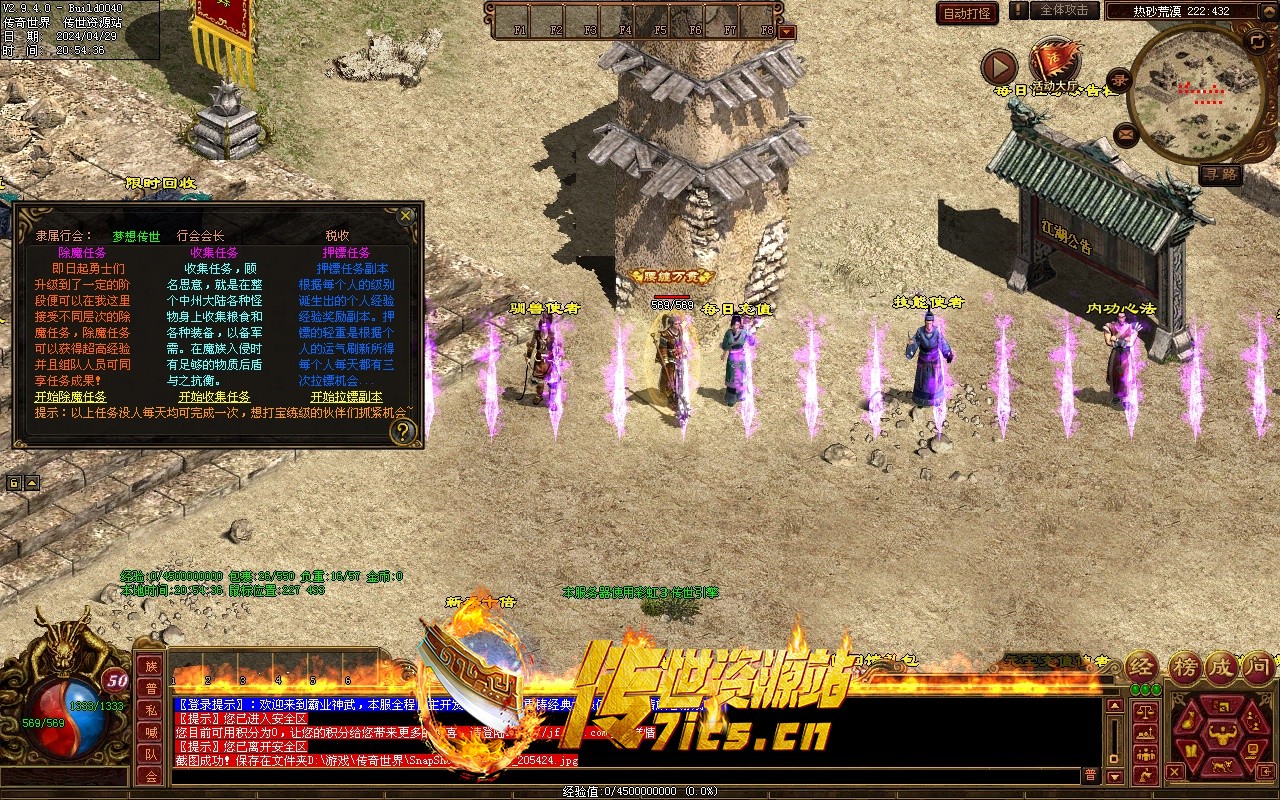
Task: Choose the 开始收集任务 collection quest link
Action: click(214, 397)
